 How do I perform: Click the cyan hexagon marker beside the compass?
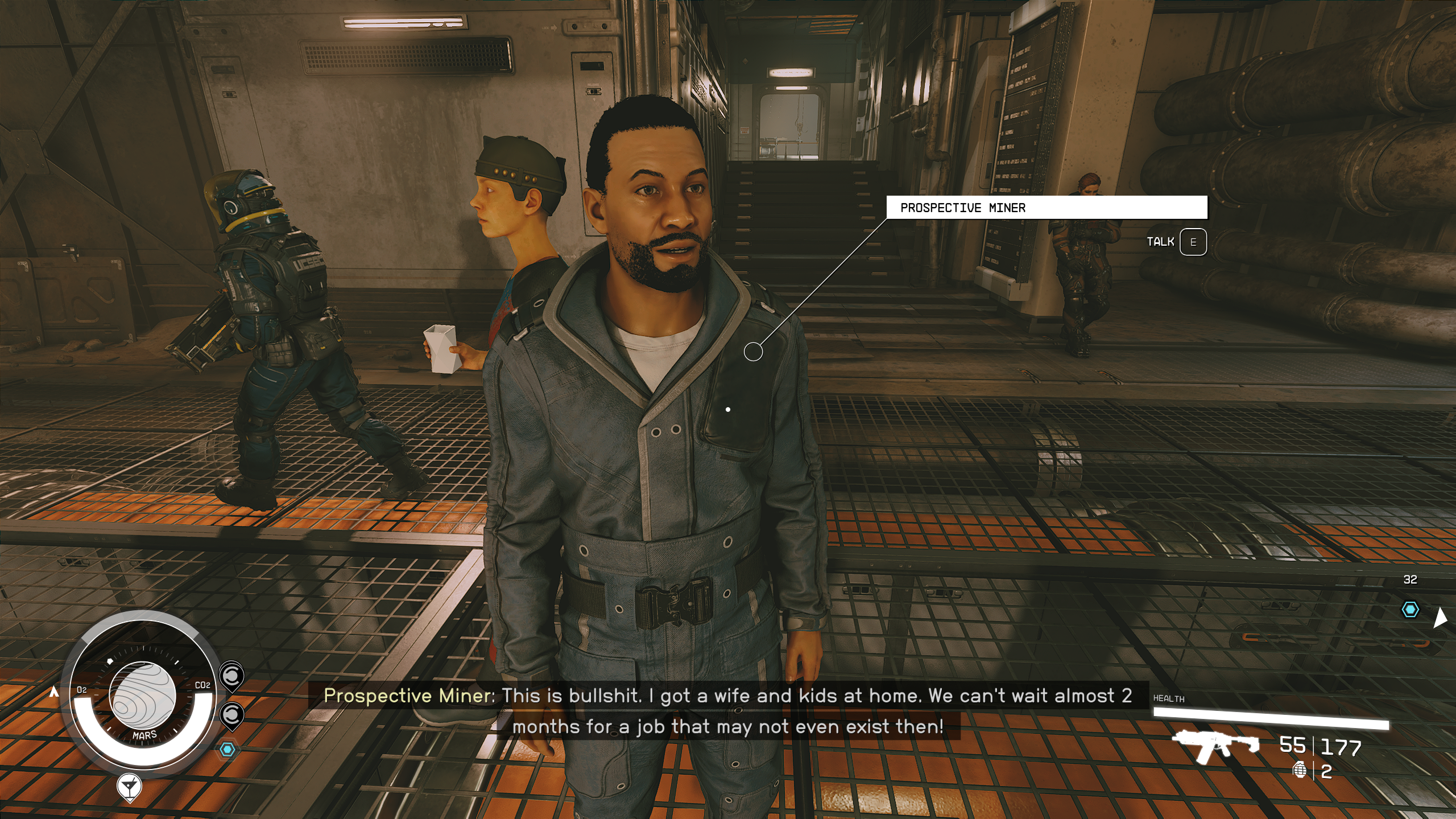click(227, 750)
